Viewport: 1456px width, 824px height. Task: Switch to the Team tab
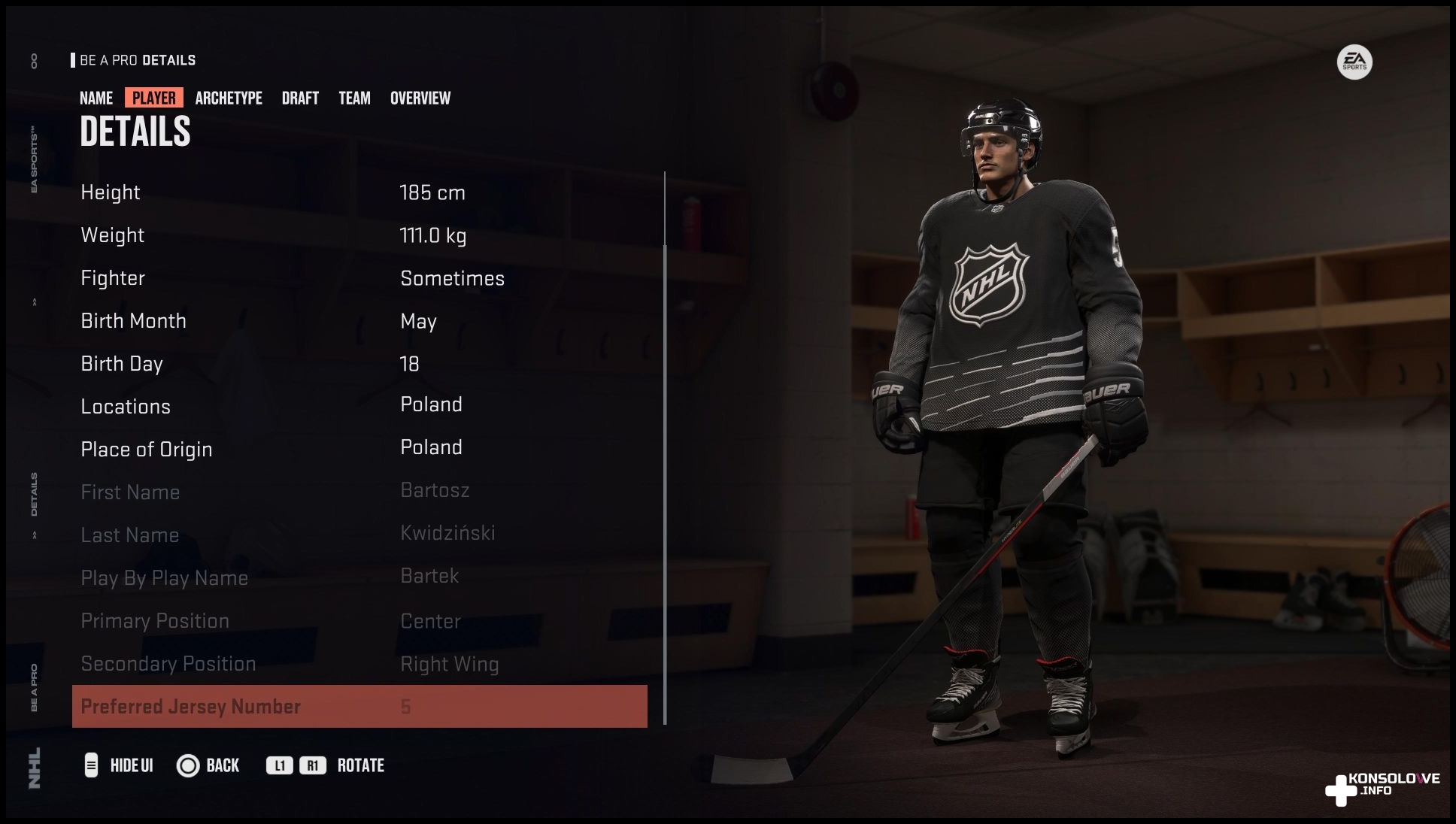(354, 98)
